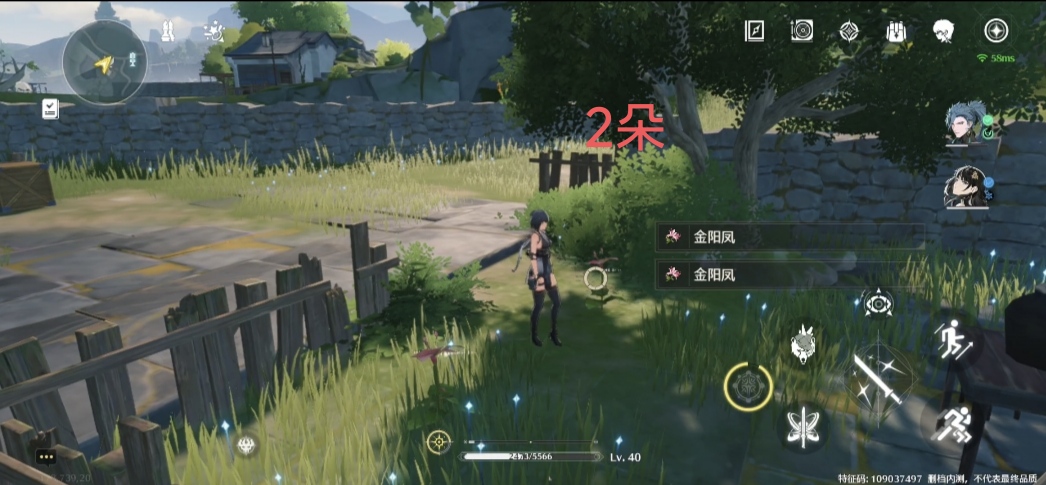The image size is (1046, 485).
Task: Open the sparkling stars event icon
Action: point(214,32)
